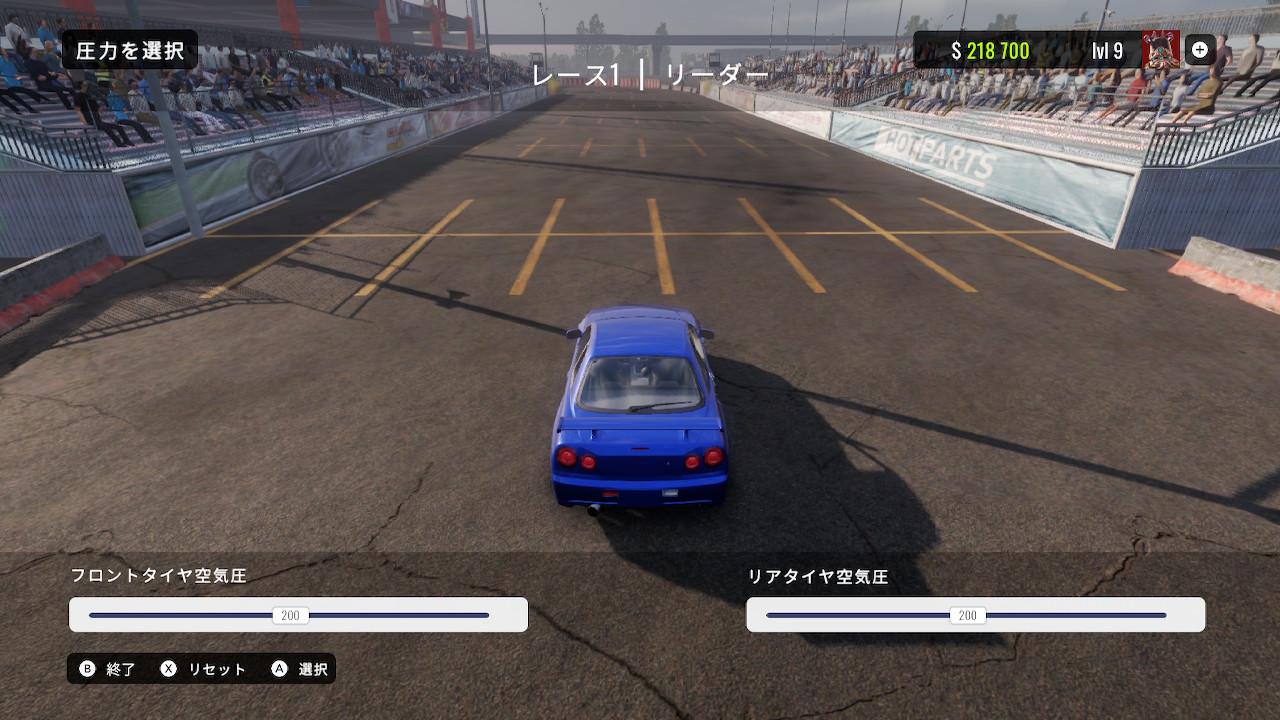This screenshot has width=1280, height=720.
Task: Open the player profile avatar
Action: point(1160,50)
